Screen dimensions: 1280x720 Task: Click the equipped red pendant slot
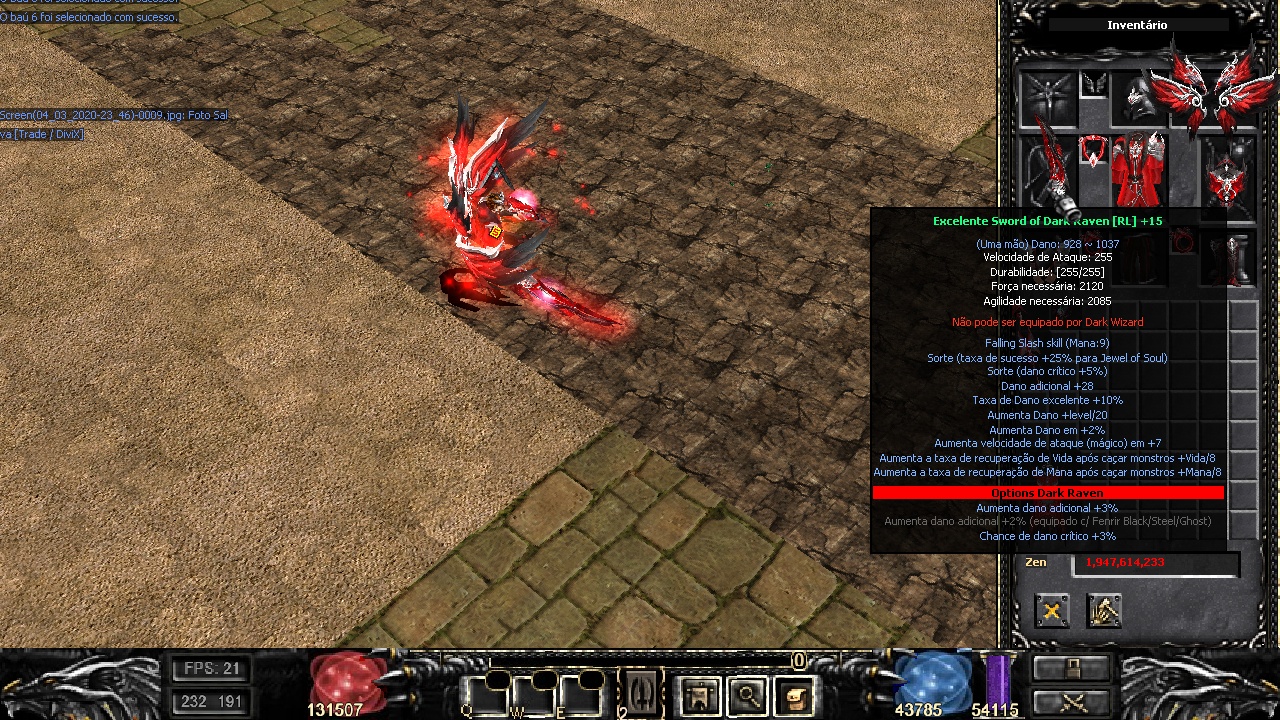click(x=1093, y=153)
